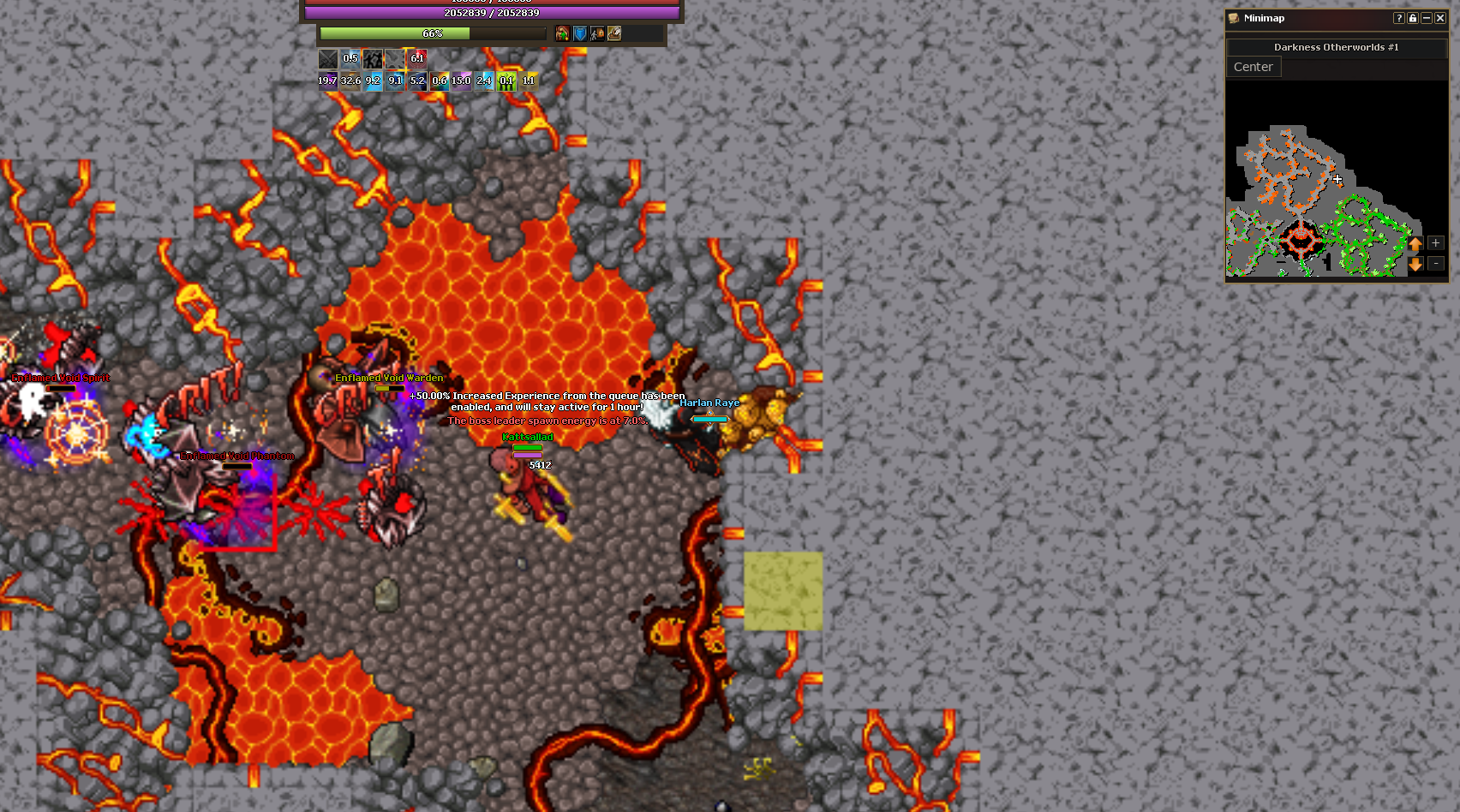Activate the spell with 19.7 cooldown
The image size is (1460, 812).
(x=327, y=81)
